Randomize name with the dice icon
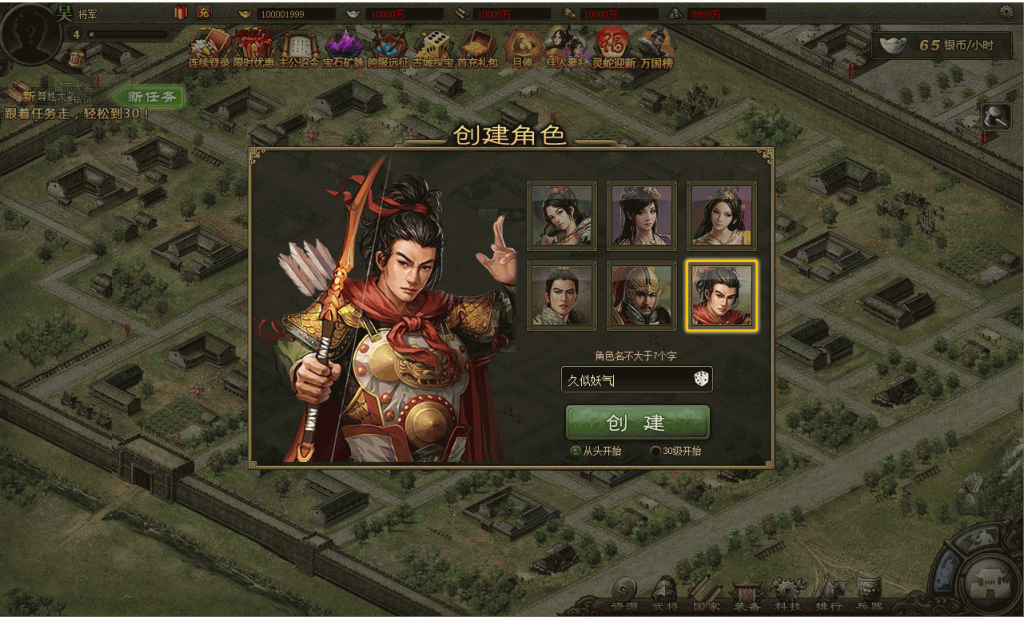This screenshot has width=1024, height=617. pyautogui.click(x=700, y=379)
